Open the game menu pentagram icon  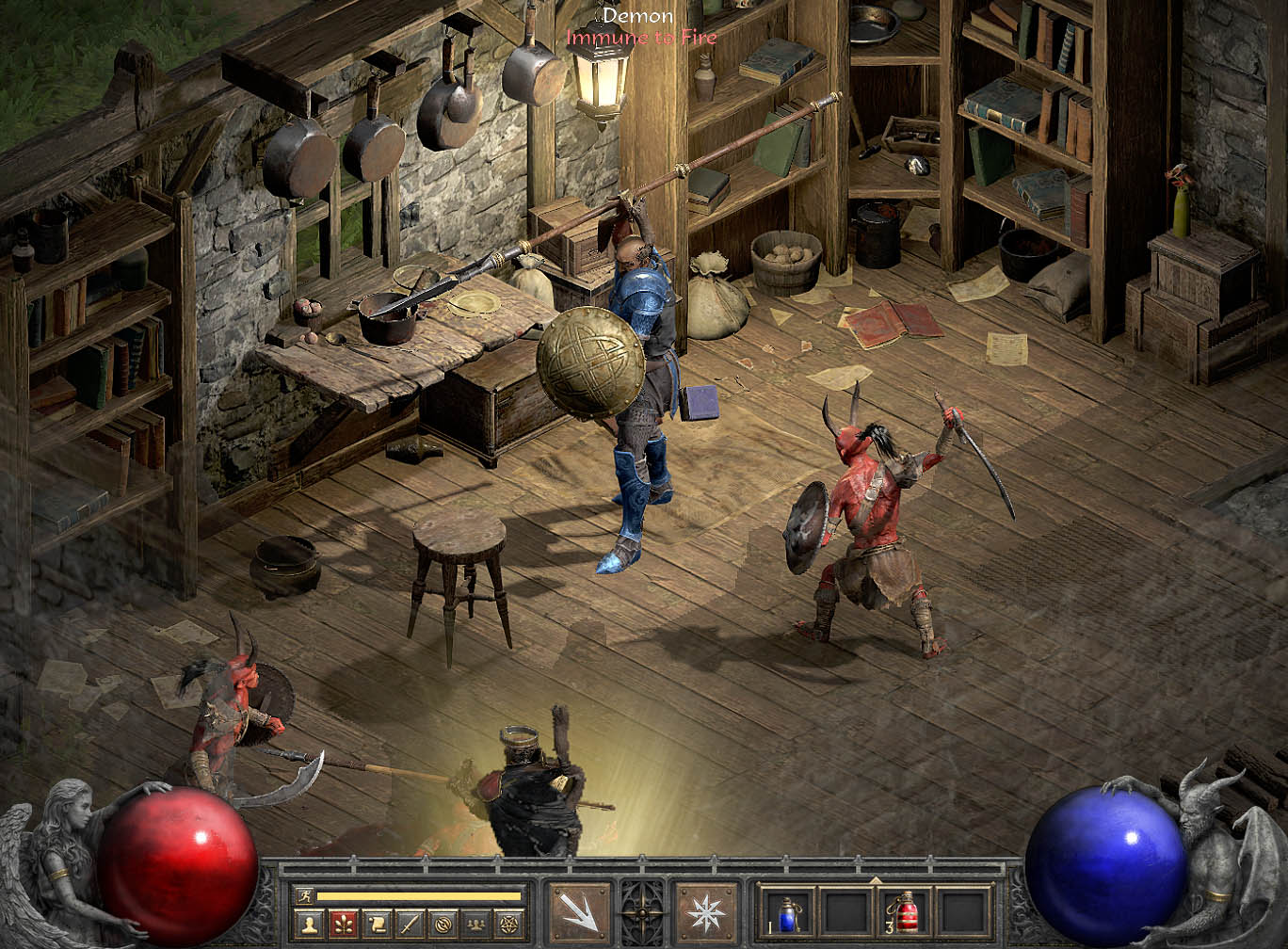pos(509,925)
